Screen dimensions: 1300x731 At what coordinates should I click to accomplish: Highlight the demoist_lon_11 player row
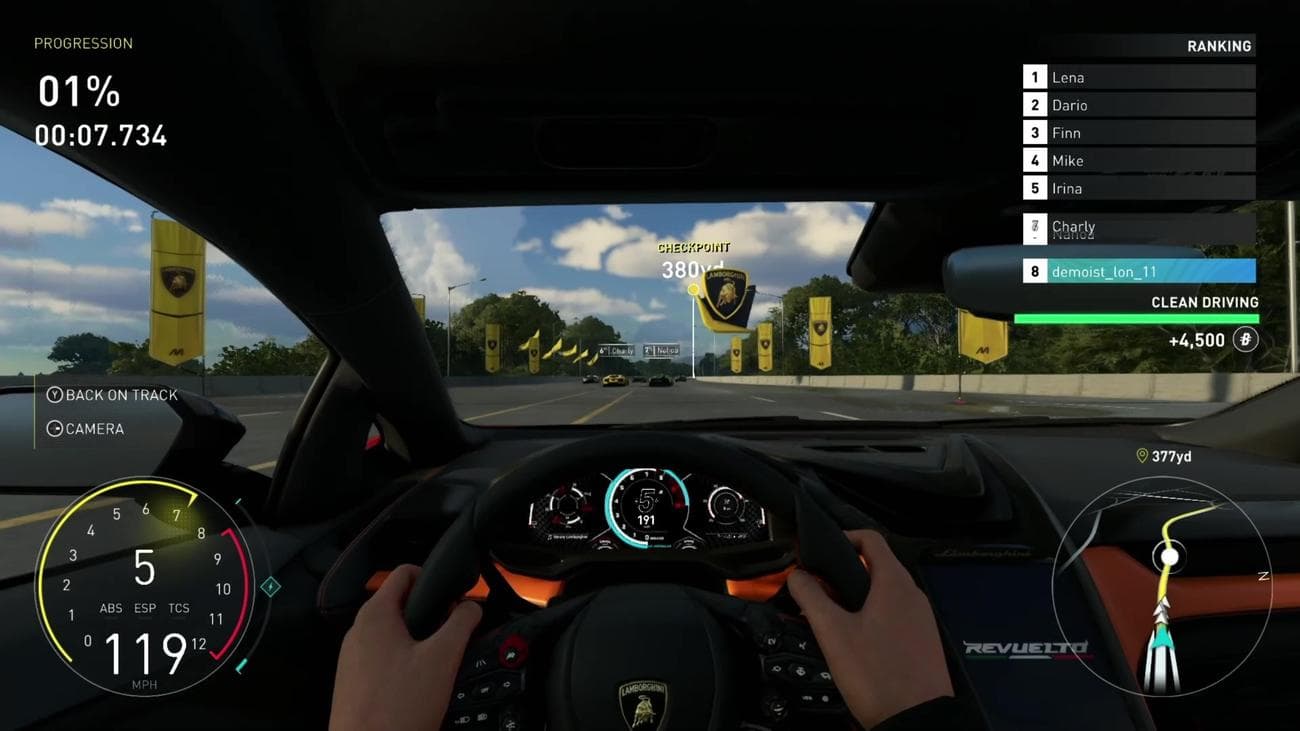1138,271
